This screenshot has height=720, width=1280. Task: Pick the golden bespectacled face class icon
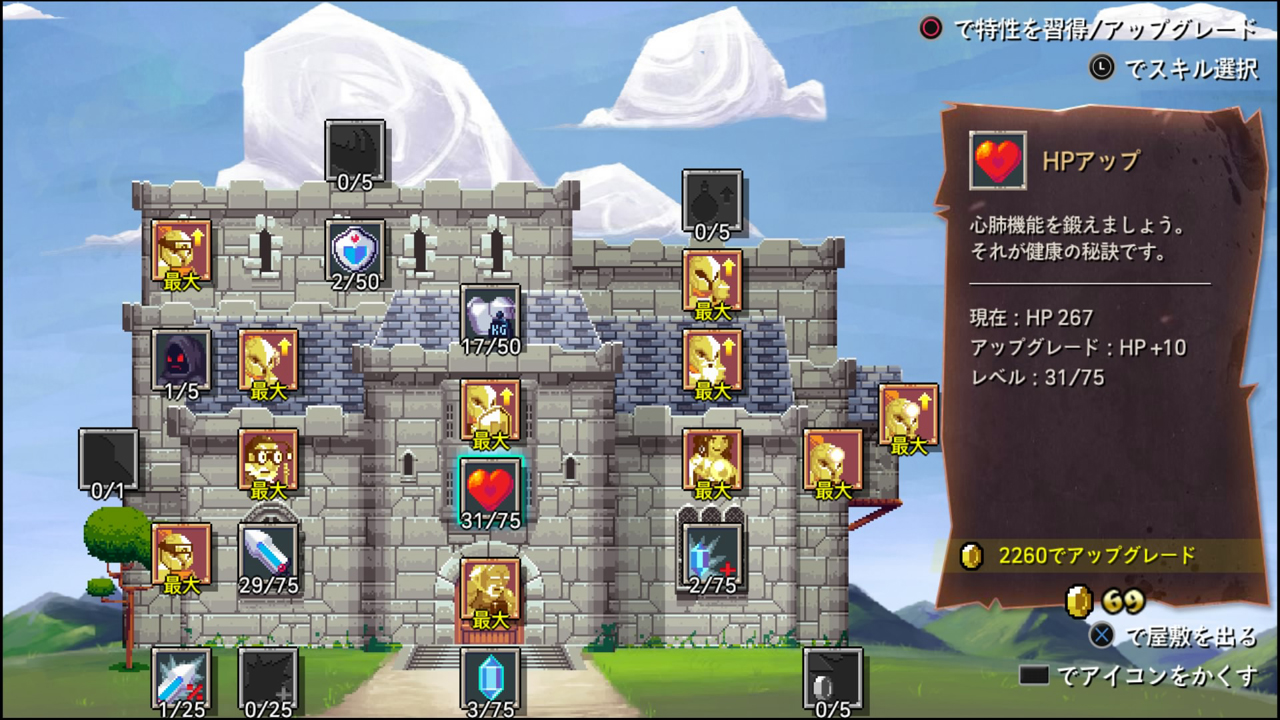pyautogui.click(x=268, y=458)
